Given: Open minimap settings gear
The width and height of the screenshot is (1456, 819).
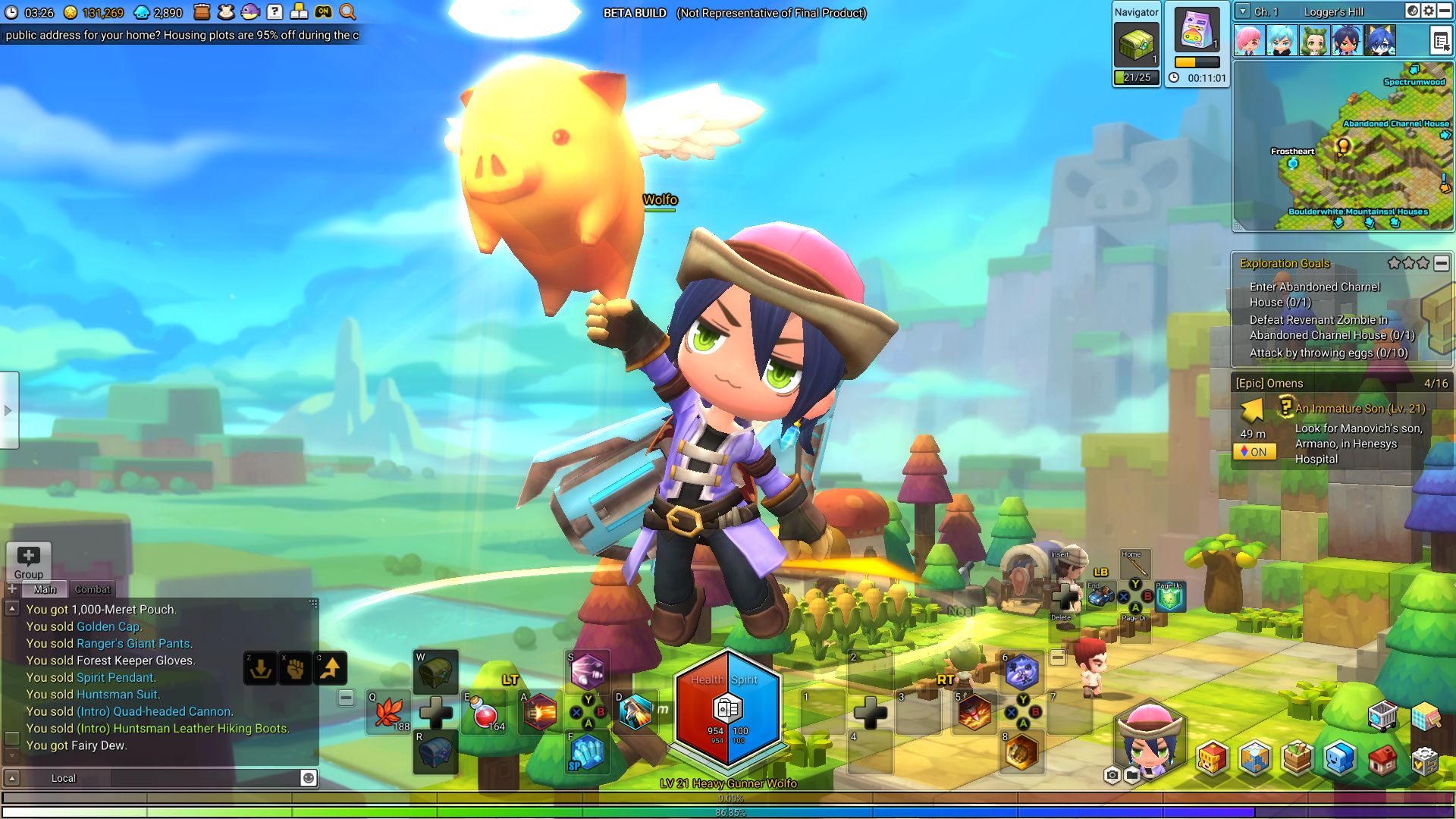Looking at the screenshot, I should coord(1429,11).
